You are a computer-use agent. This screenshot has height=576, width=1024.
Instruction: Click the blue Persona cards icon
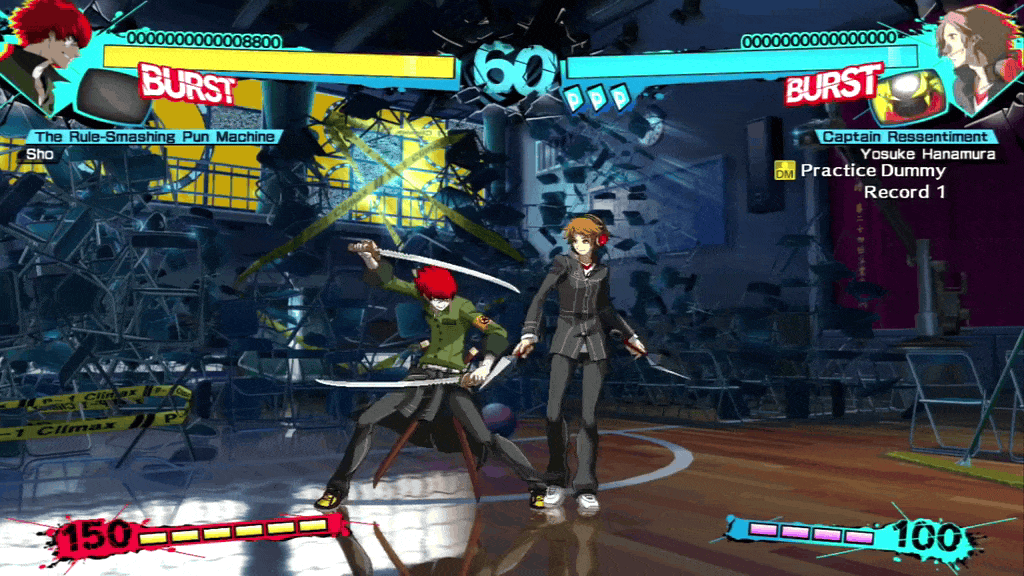(x=597, y=97)
